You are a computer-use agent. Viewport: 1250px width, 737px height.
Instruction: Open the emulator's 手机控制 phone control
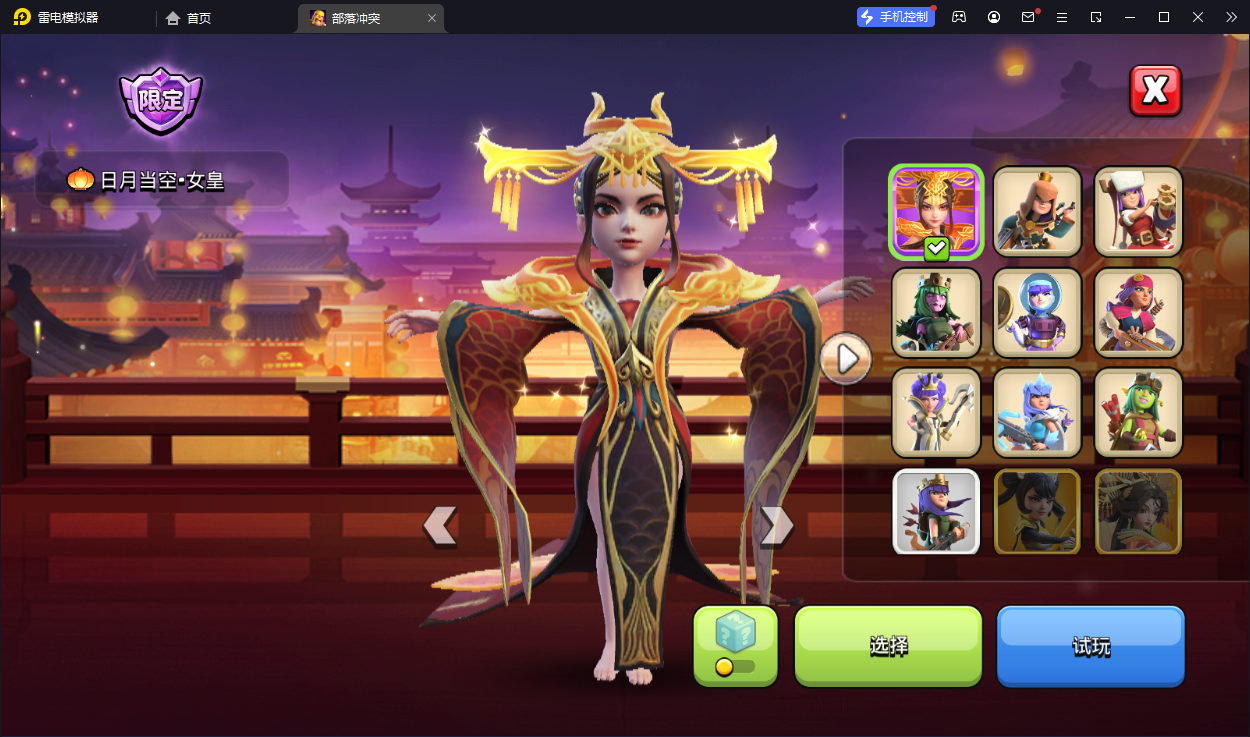895,17
